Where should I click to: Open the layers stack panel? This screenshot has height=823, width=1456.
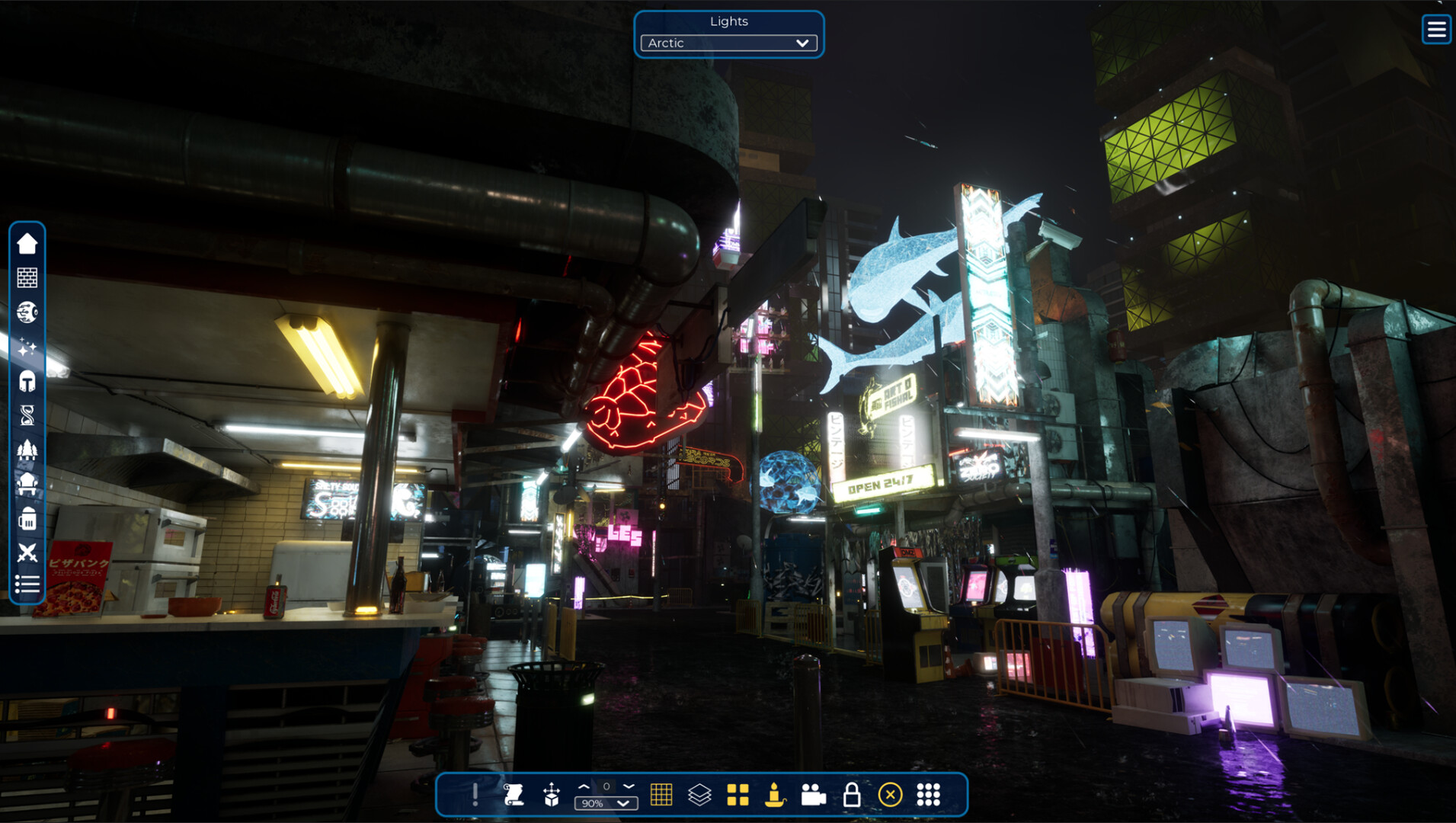pos(699,795)
